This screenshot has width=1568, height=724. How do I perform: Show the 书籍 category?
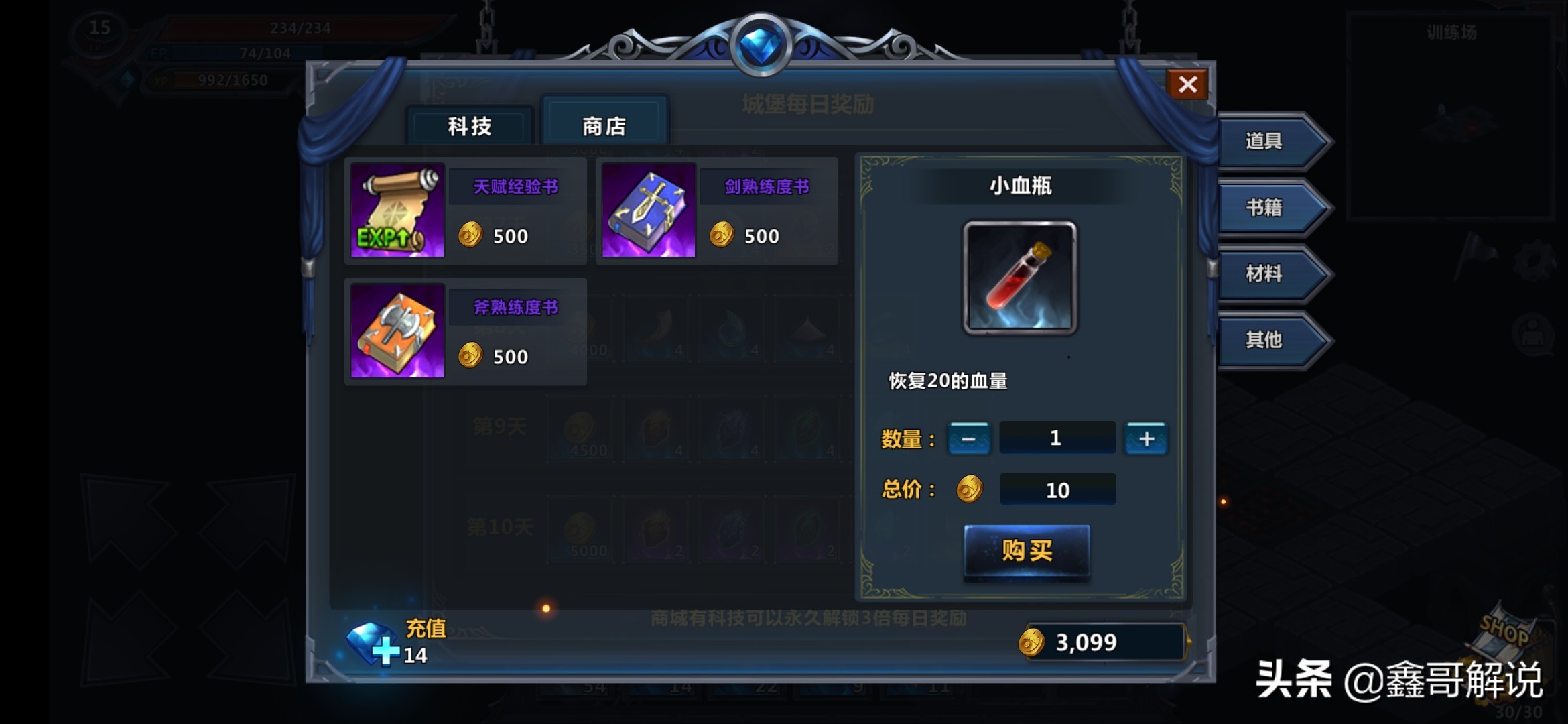(x=1264, y=207)
